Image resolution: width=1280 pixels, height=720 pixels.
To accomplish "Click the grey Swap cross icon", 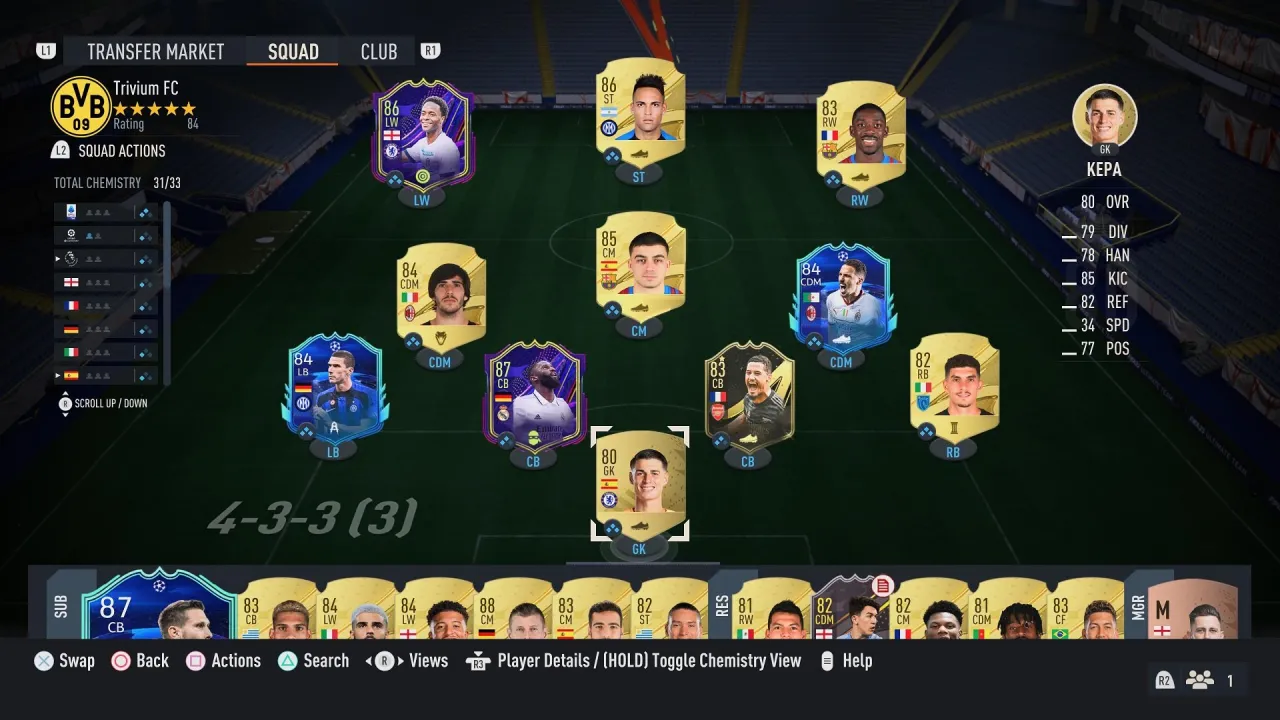I will [x=45, y=660].
